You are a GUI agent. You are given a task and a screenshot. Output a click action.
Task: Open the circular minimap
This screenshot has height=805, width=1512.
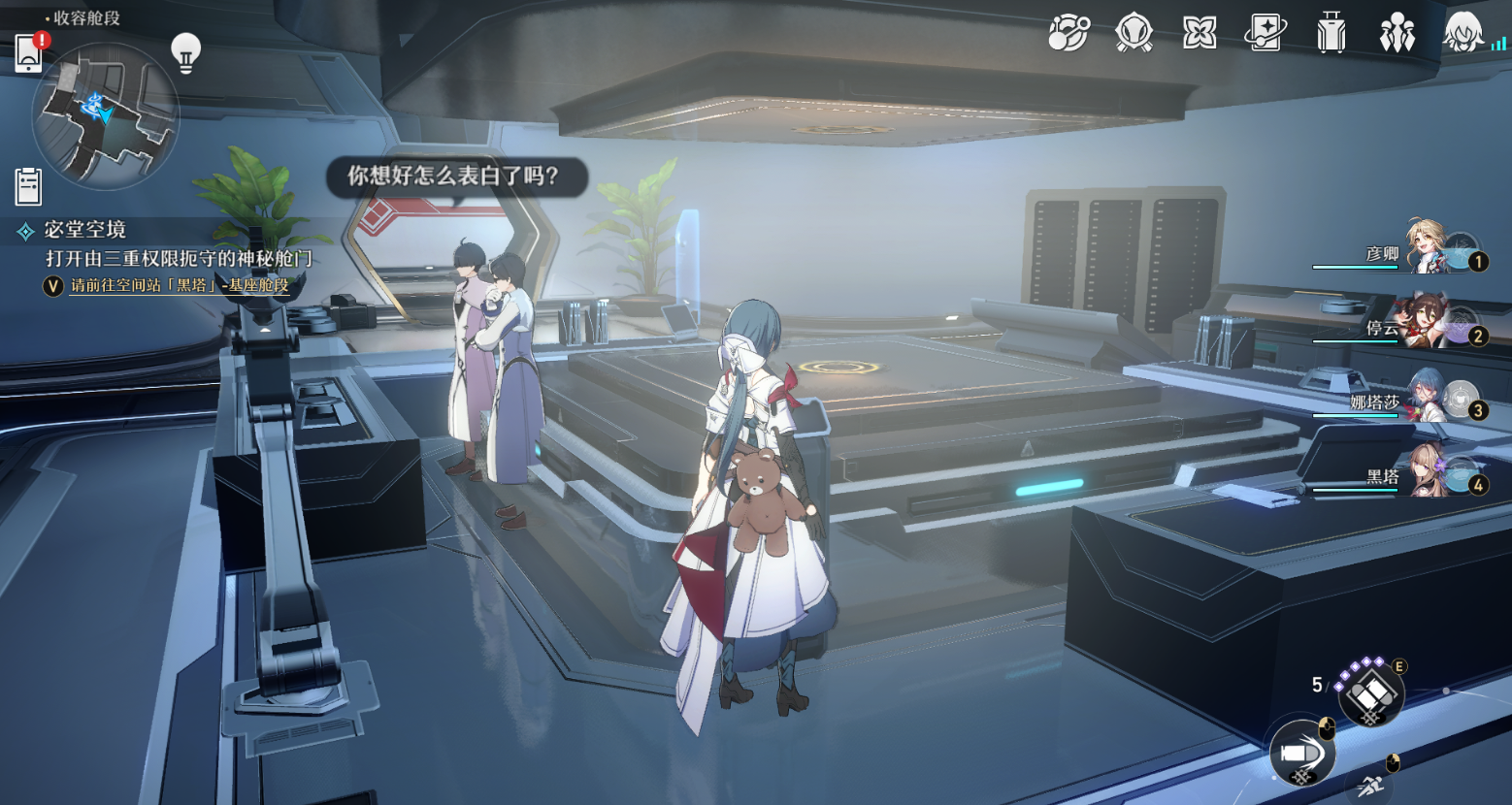[106, 115]
